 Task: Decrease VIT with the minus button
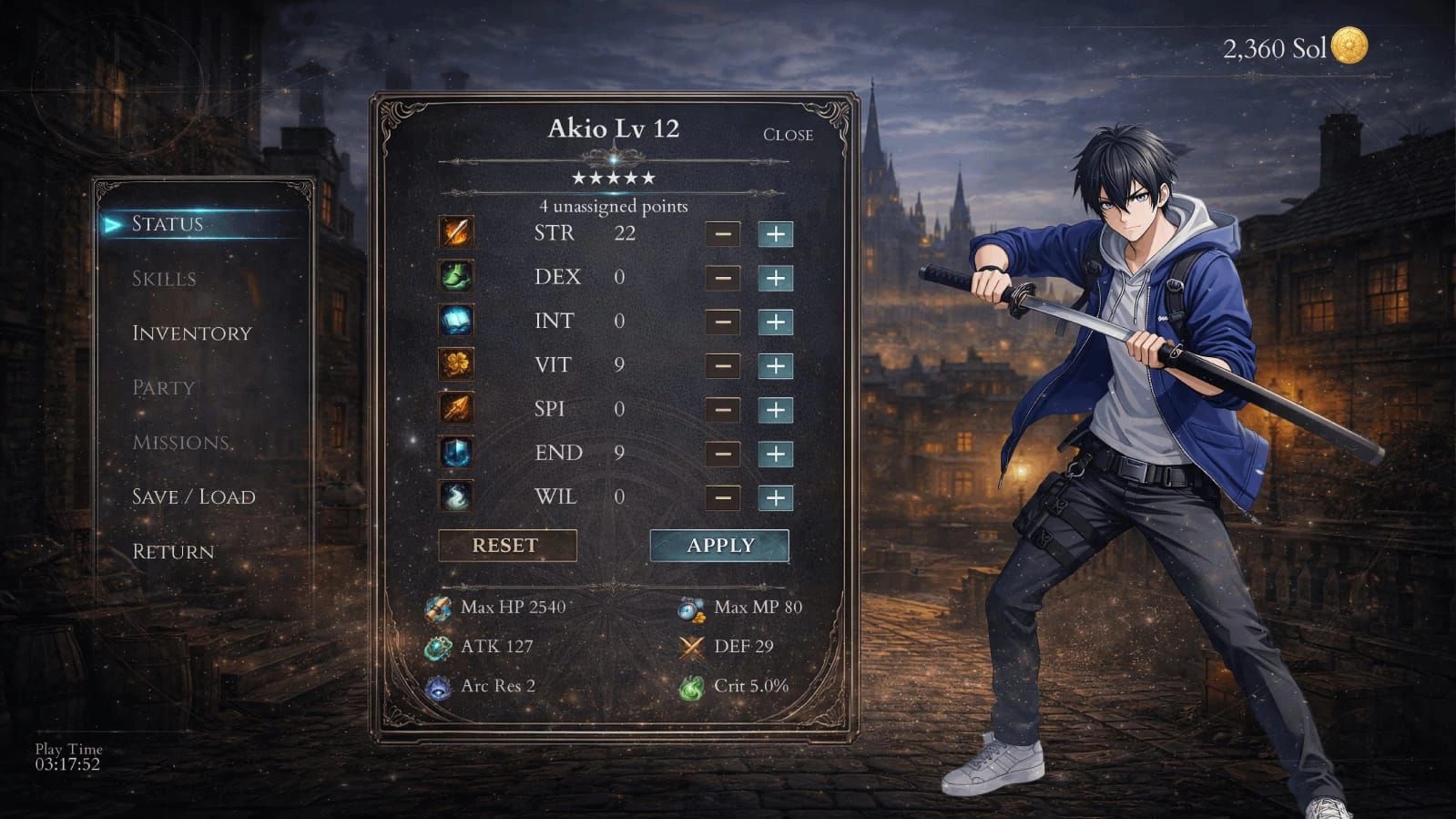[723, 365]
